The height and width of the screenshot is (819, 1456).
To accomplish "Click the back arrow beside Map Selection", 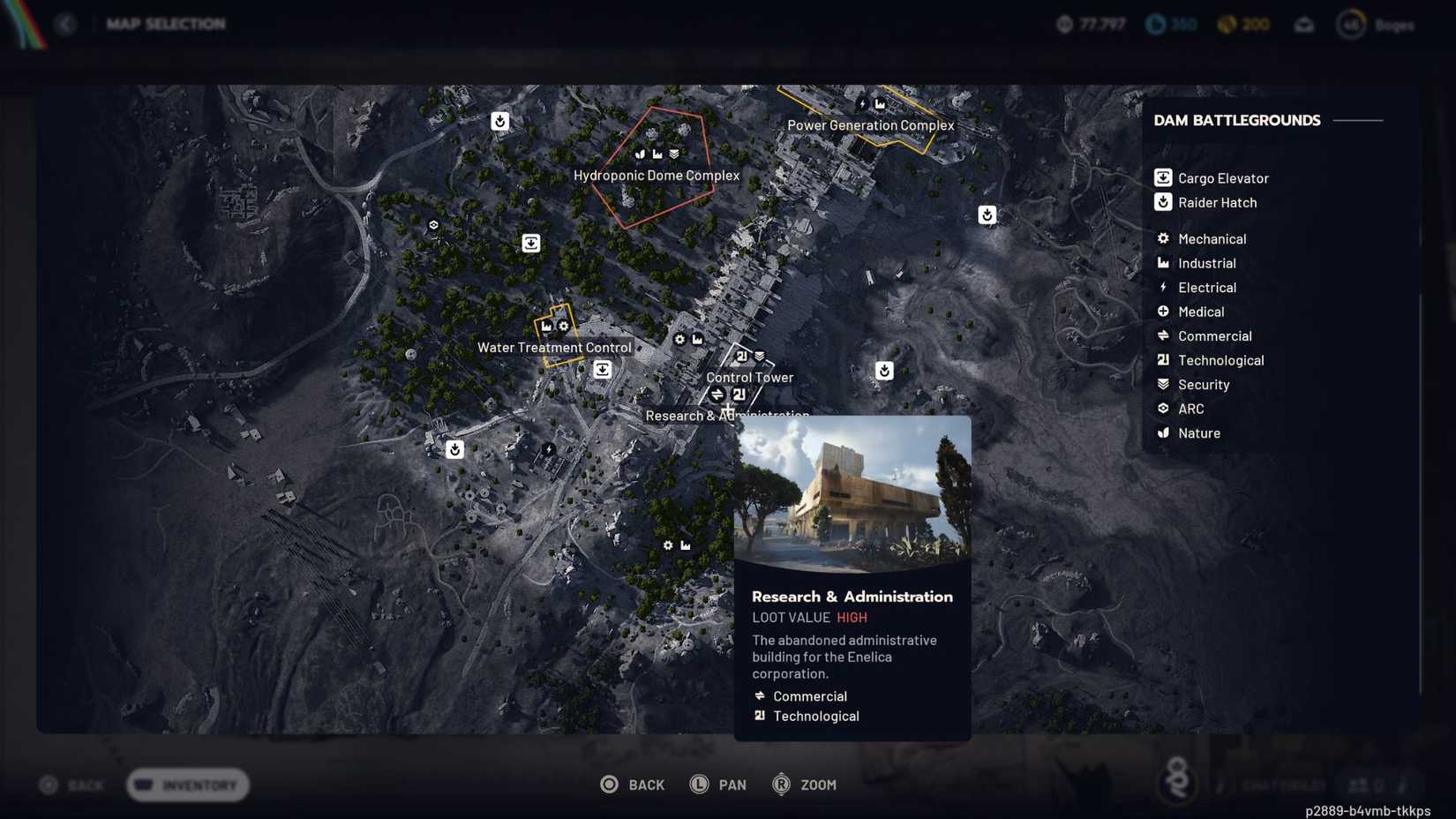I will pyautogui.click(x=67, y=24).
